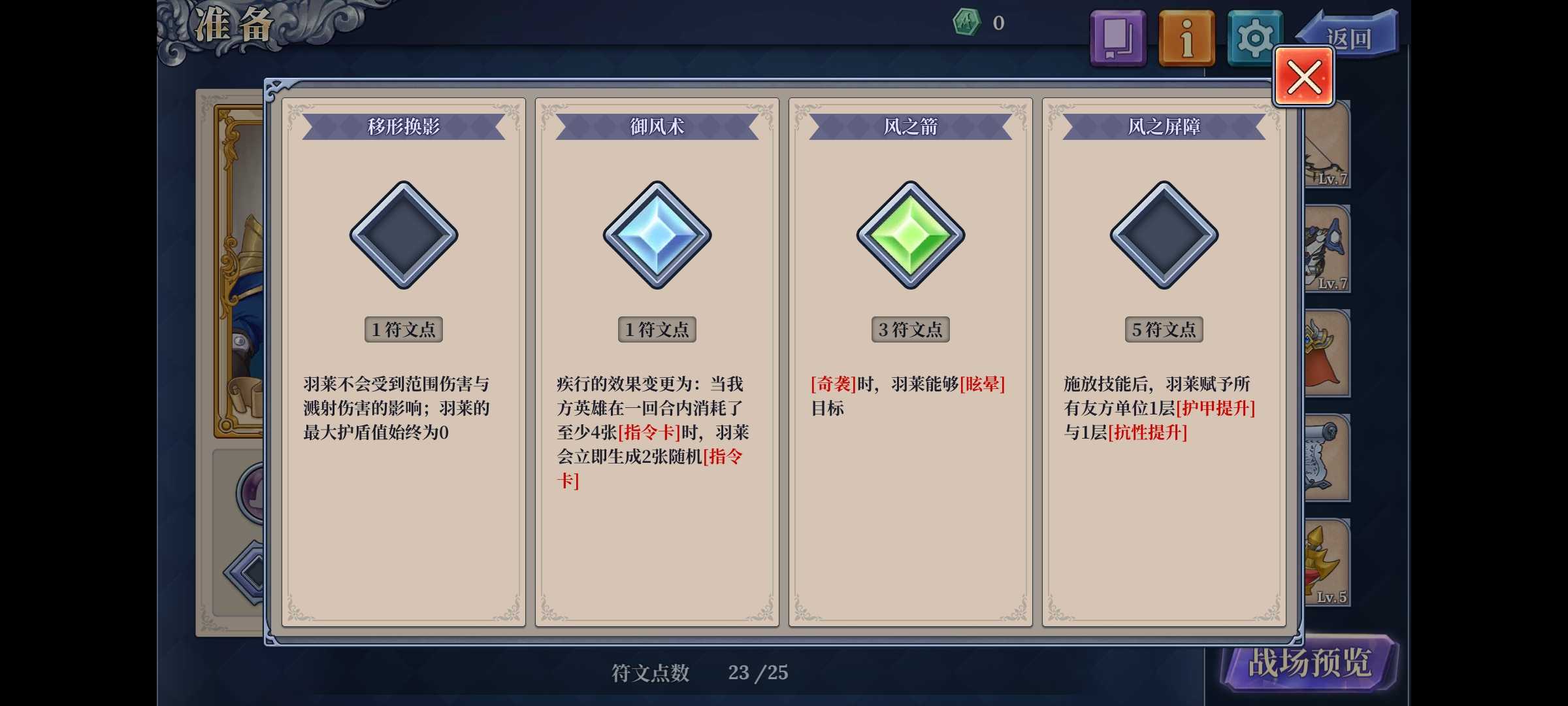Click the orange info icon
This screenshot has height=706, width=1568.
1186,37
